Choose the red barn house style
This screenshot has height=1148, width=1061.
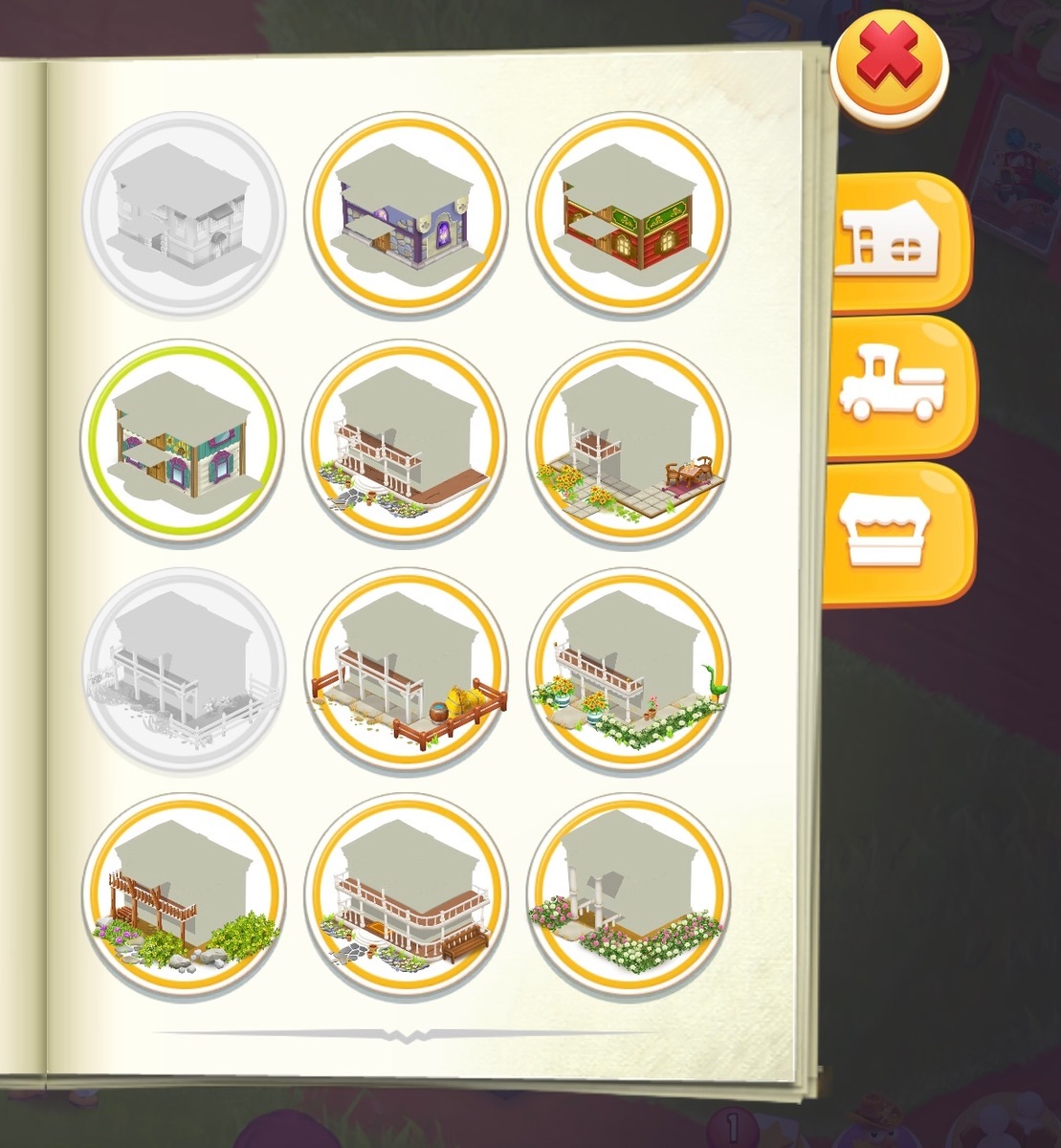click(629, 212)
